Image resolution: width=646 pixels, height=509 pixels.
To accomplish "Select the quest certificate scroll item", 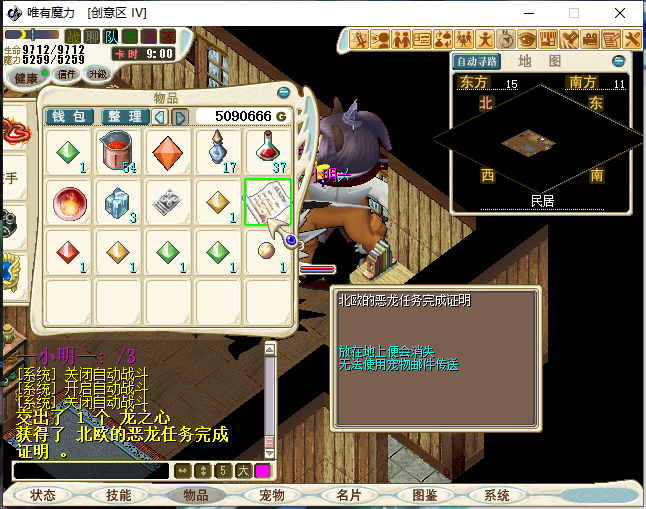I will tap(268, 203).
